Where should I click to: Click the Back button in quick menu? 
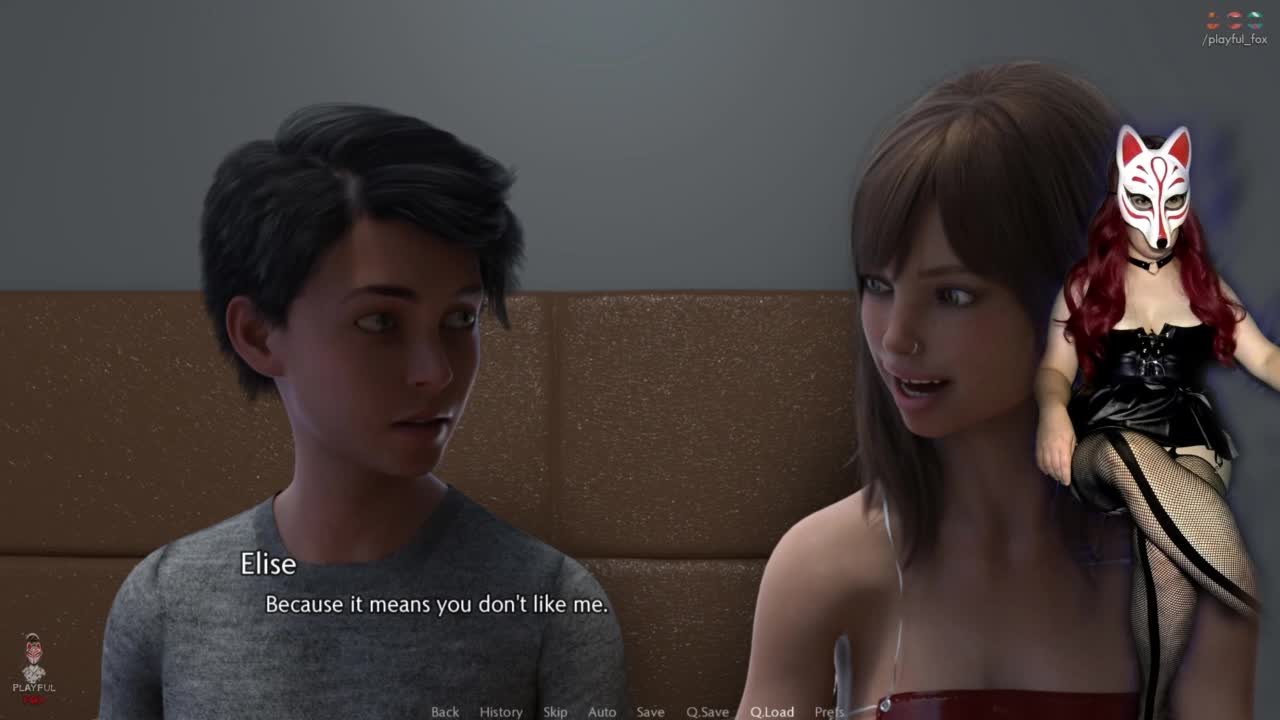[445, 712]
